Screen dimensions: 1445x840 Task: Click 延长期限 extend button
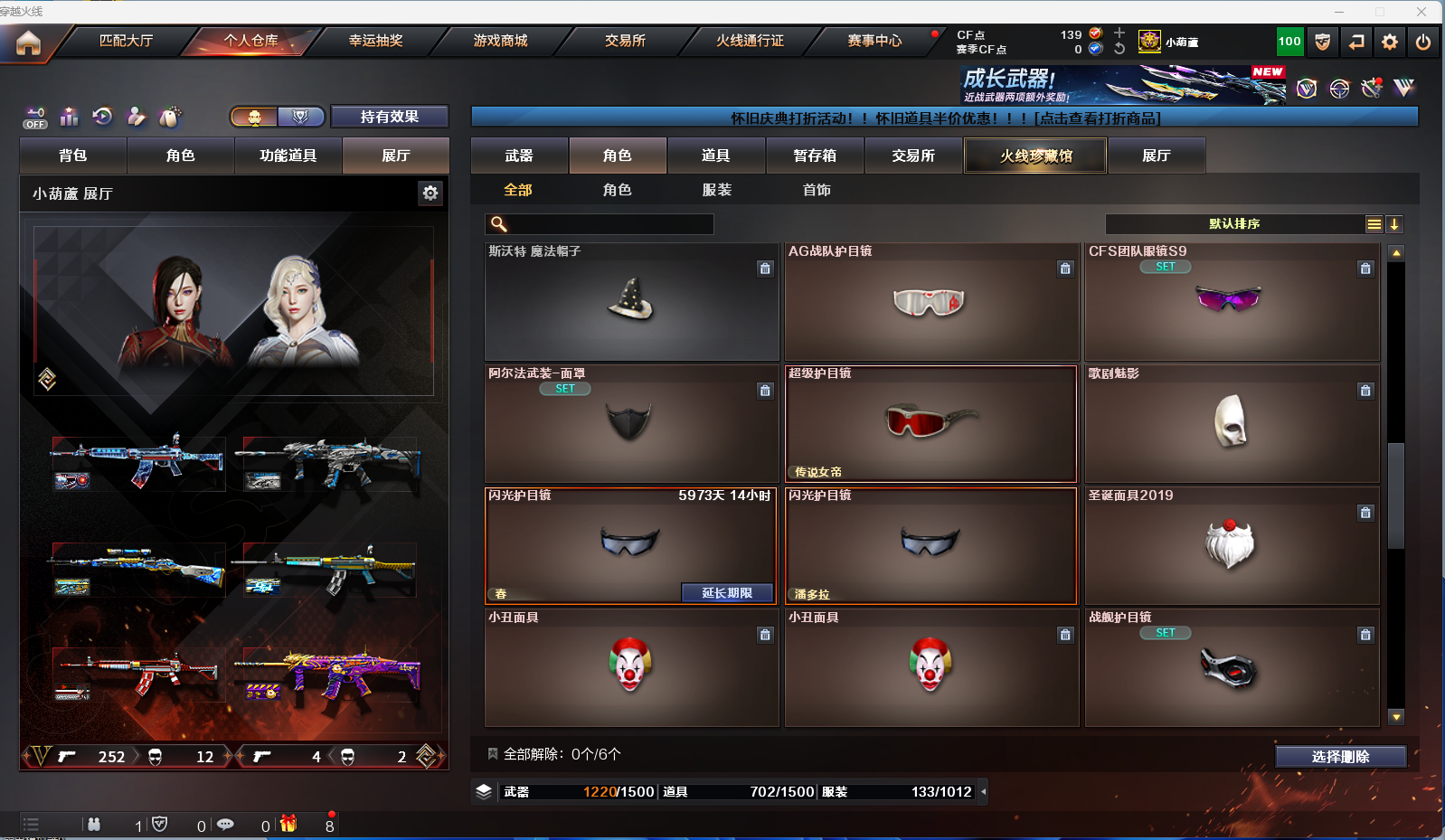727,593
